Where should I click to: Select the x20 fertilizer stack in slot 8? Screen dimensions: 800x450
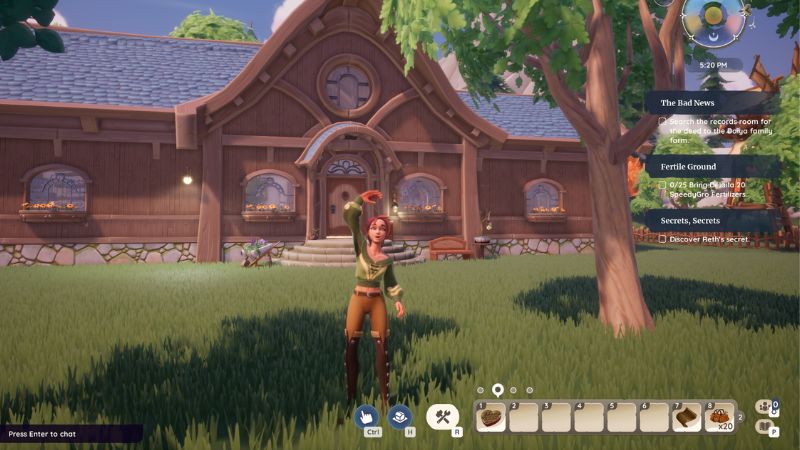[720, 418]
